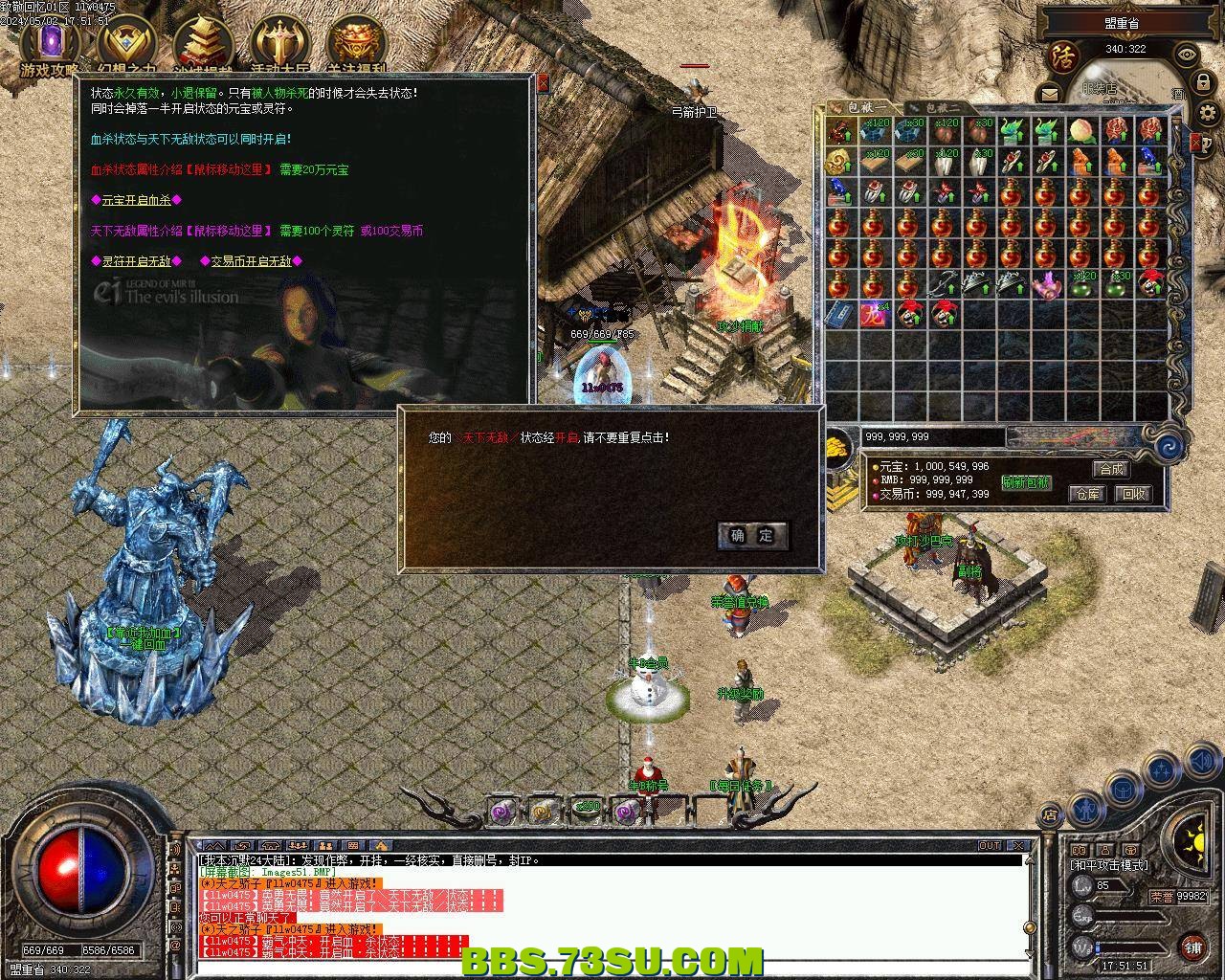Close the NPC status dialog window
Image resolution: width=1225 pixels, height=980 pixels.
543,84
